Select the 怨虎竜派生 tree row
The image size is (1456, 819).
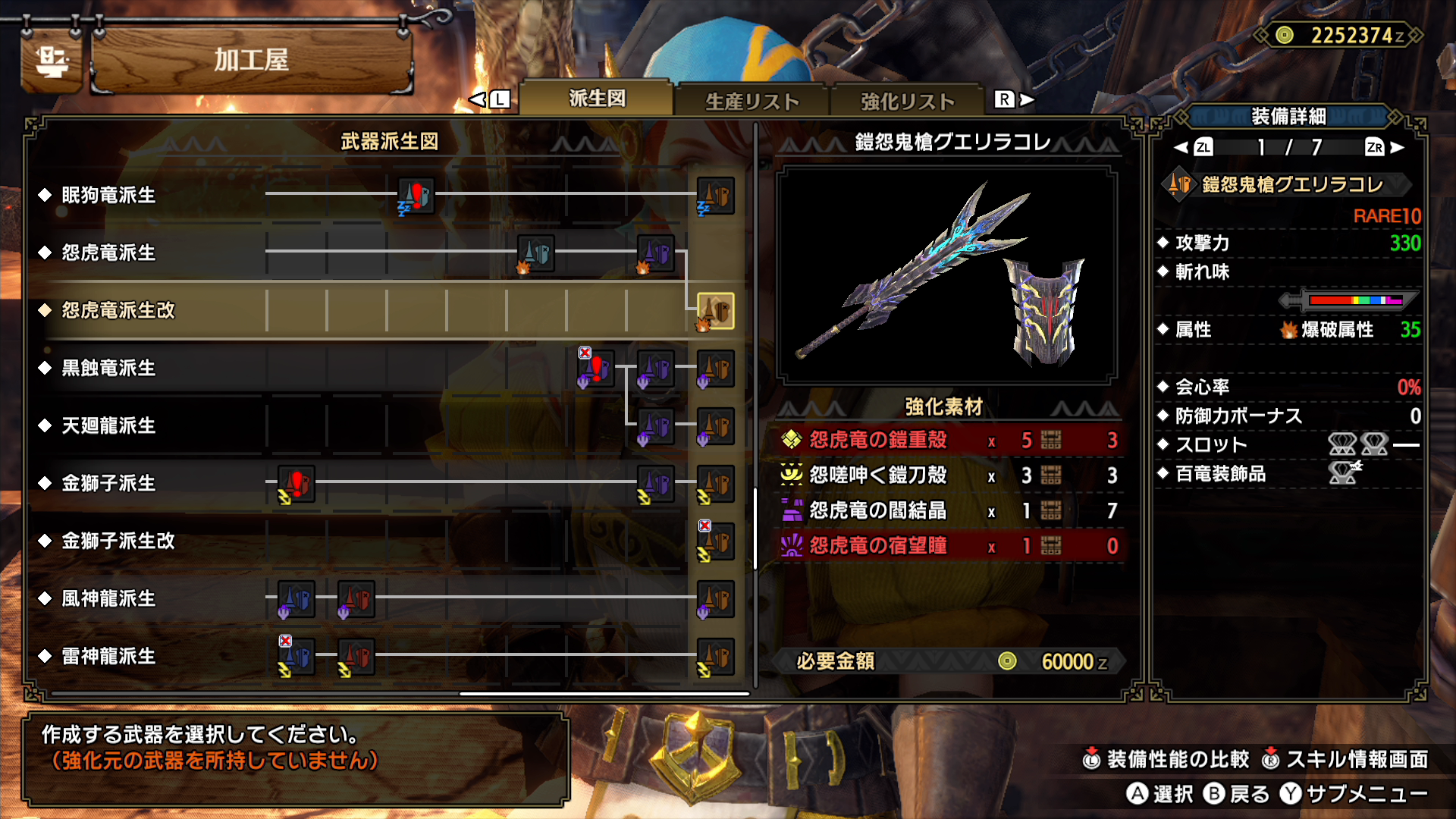(108, 253)
